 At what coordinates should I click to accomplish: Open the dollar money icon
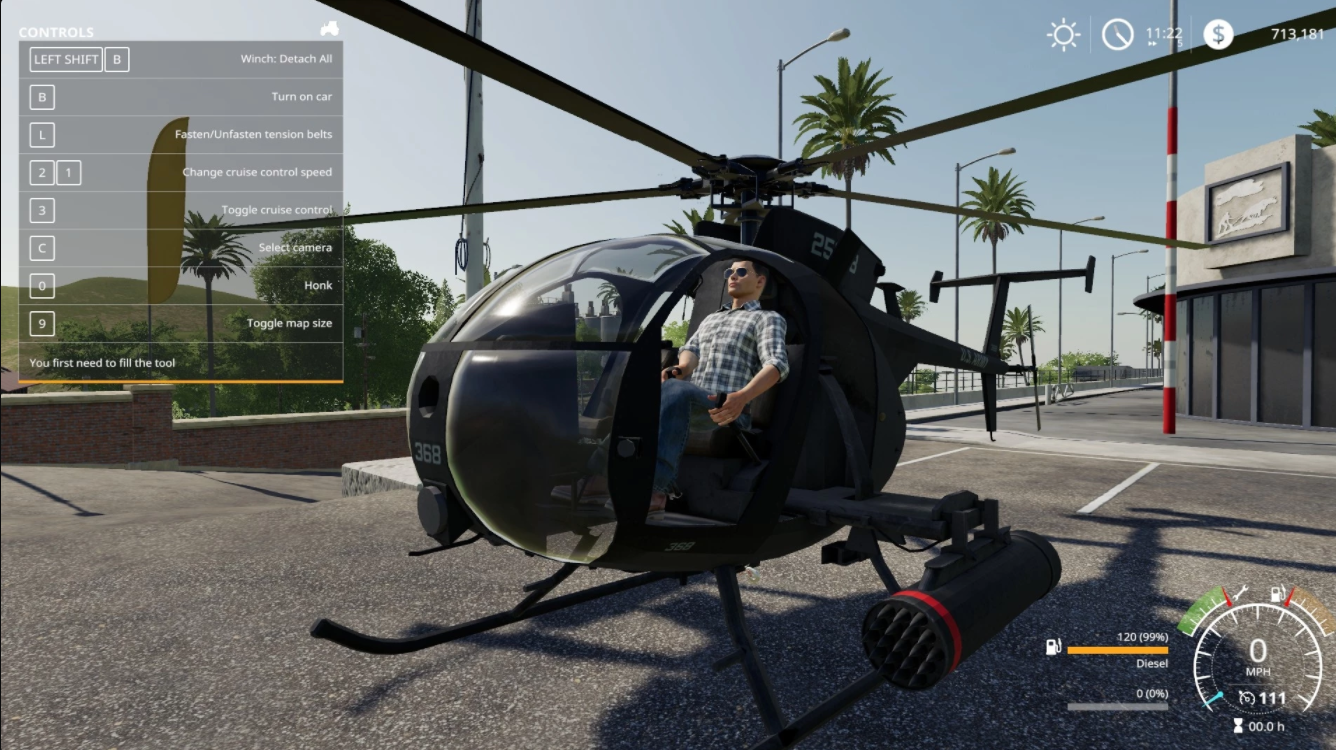tap(1218, 35)
